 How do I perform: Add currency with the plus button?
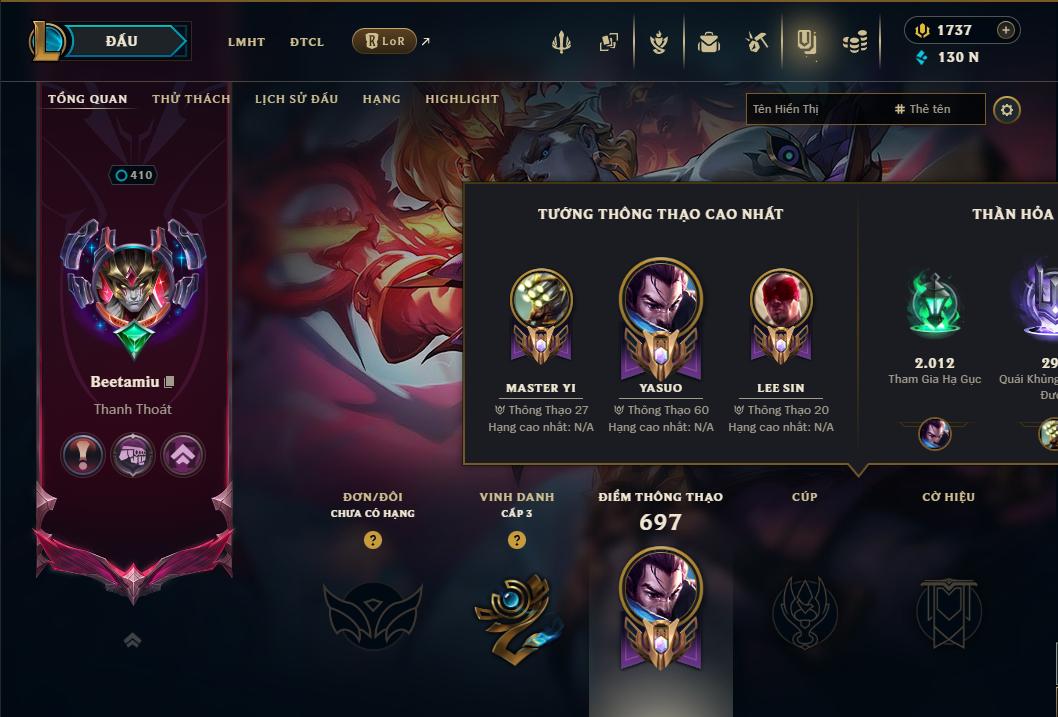1005,30
